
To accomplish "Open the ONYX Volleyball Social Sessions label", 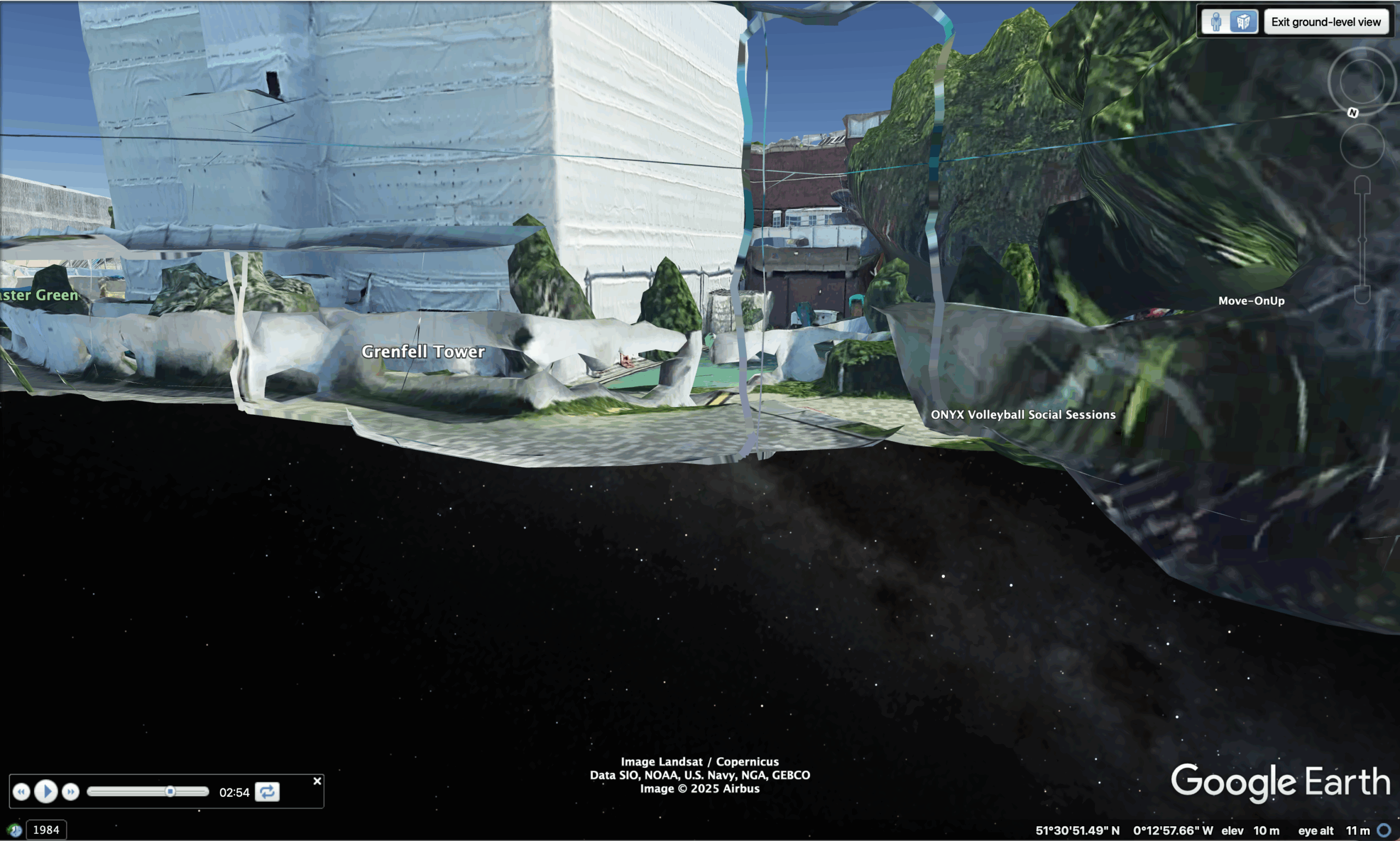I will click(x=1023, y=414).
